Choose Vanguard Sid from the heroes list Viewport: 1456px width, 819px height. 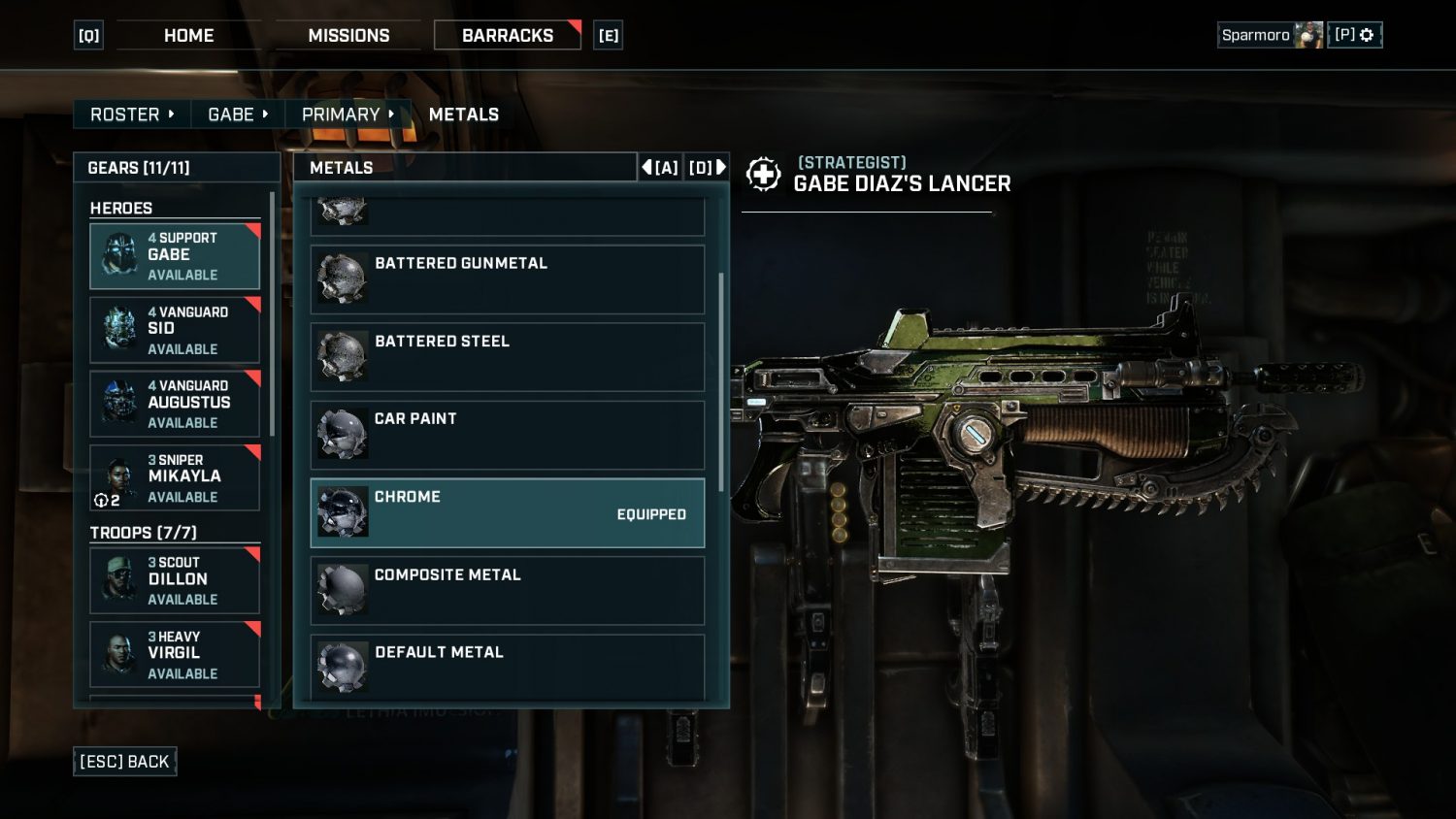point(175,330)
